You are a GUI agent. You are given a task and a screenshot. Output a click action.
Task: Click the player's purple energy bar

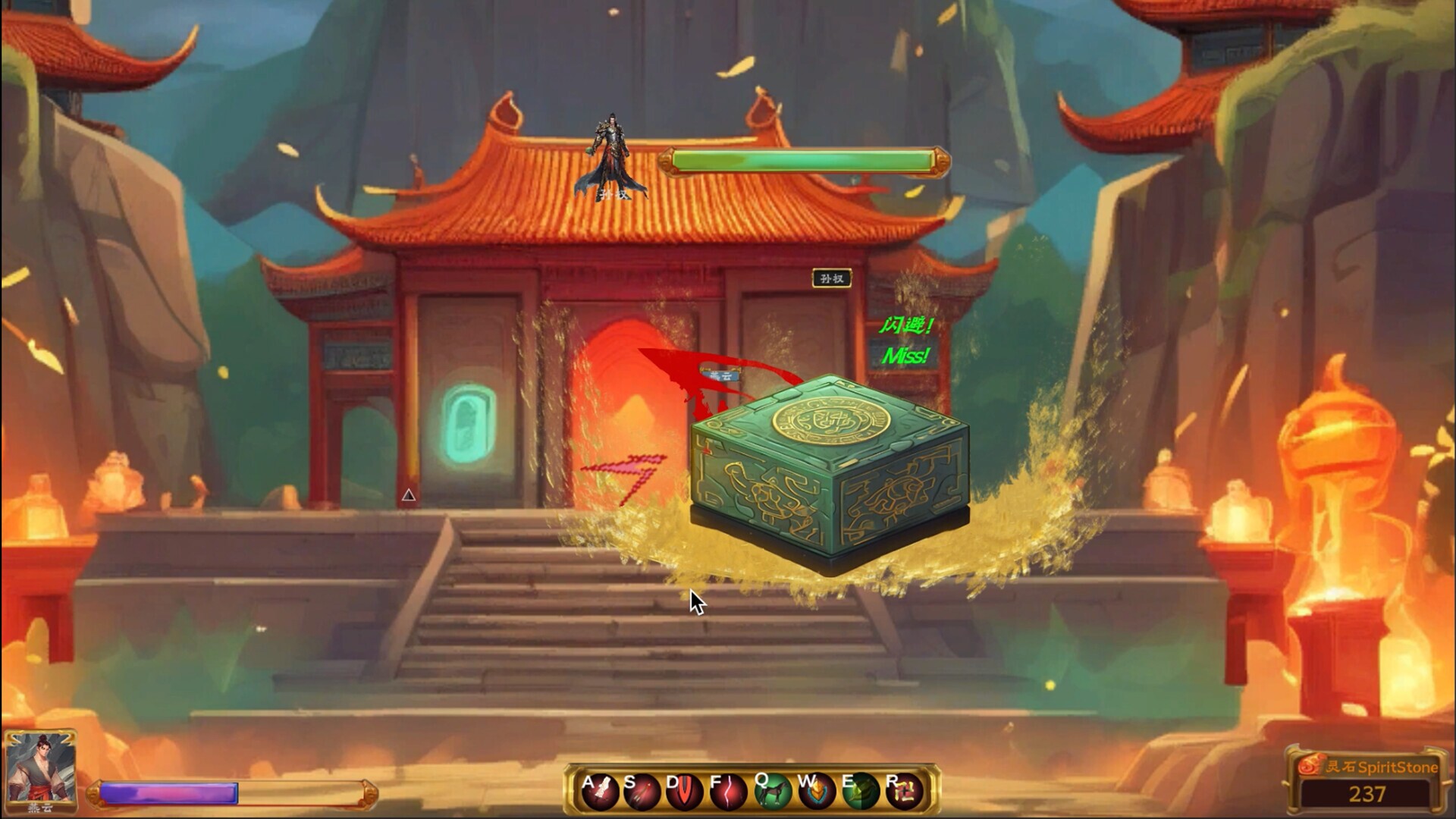point(167,792)
